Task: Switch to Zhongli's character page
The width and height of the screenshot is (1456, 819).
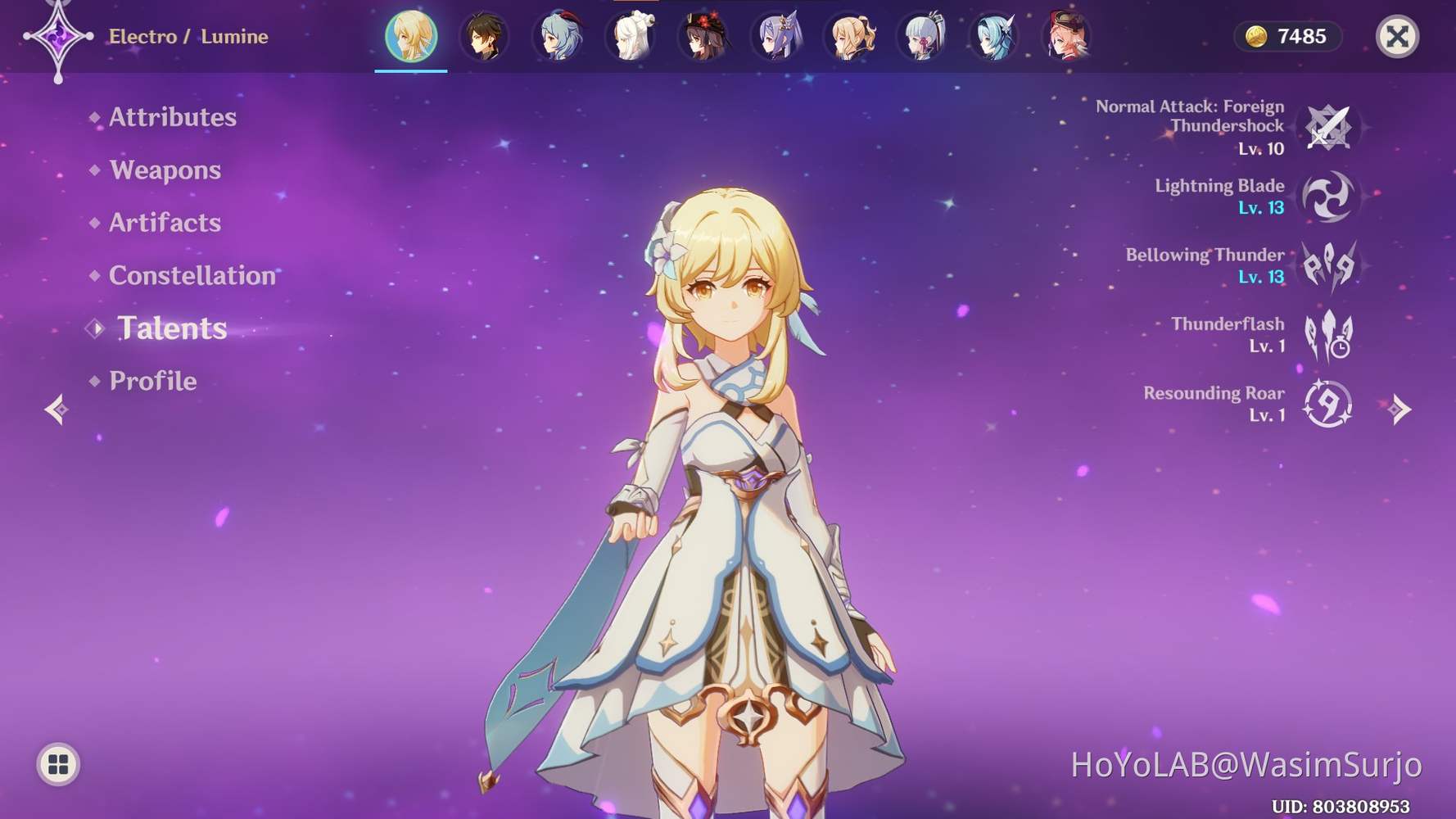Action: click(x=484, y=37)
